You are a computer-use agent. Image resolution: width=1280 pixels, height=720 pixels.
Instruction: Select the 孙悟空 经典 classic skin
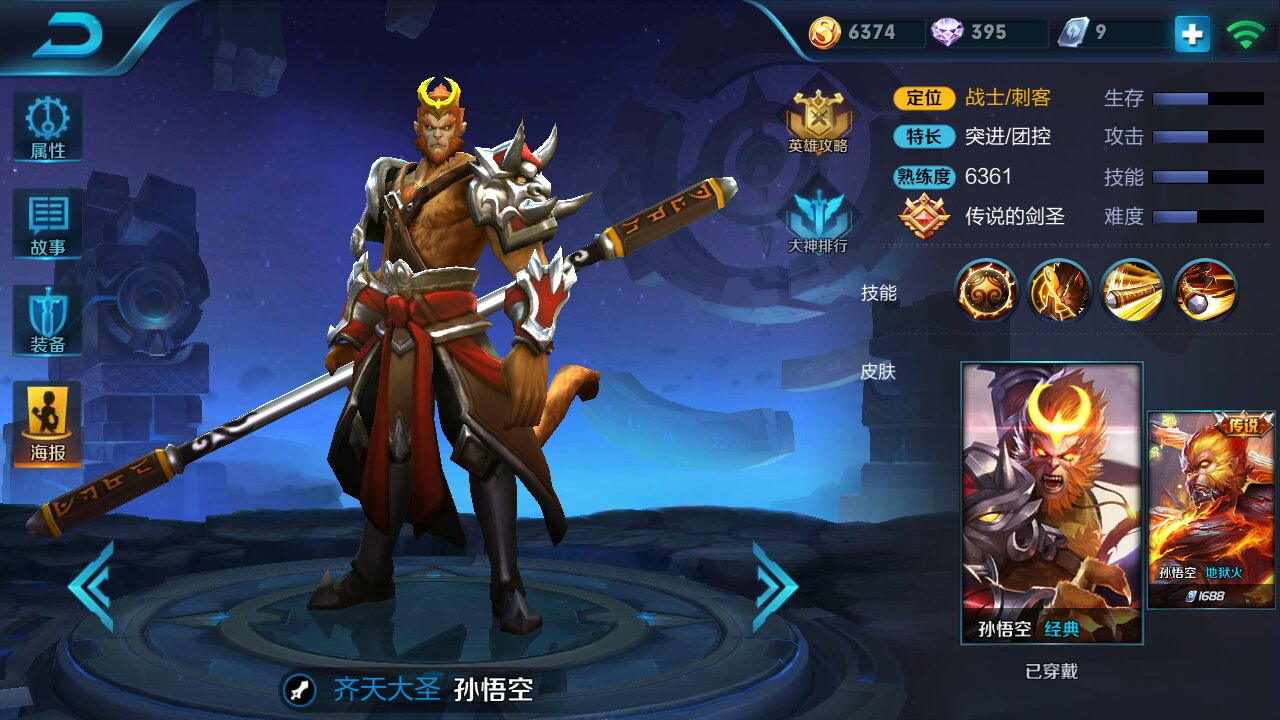[1051, 502]
